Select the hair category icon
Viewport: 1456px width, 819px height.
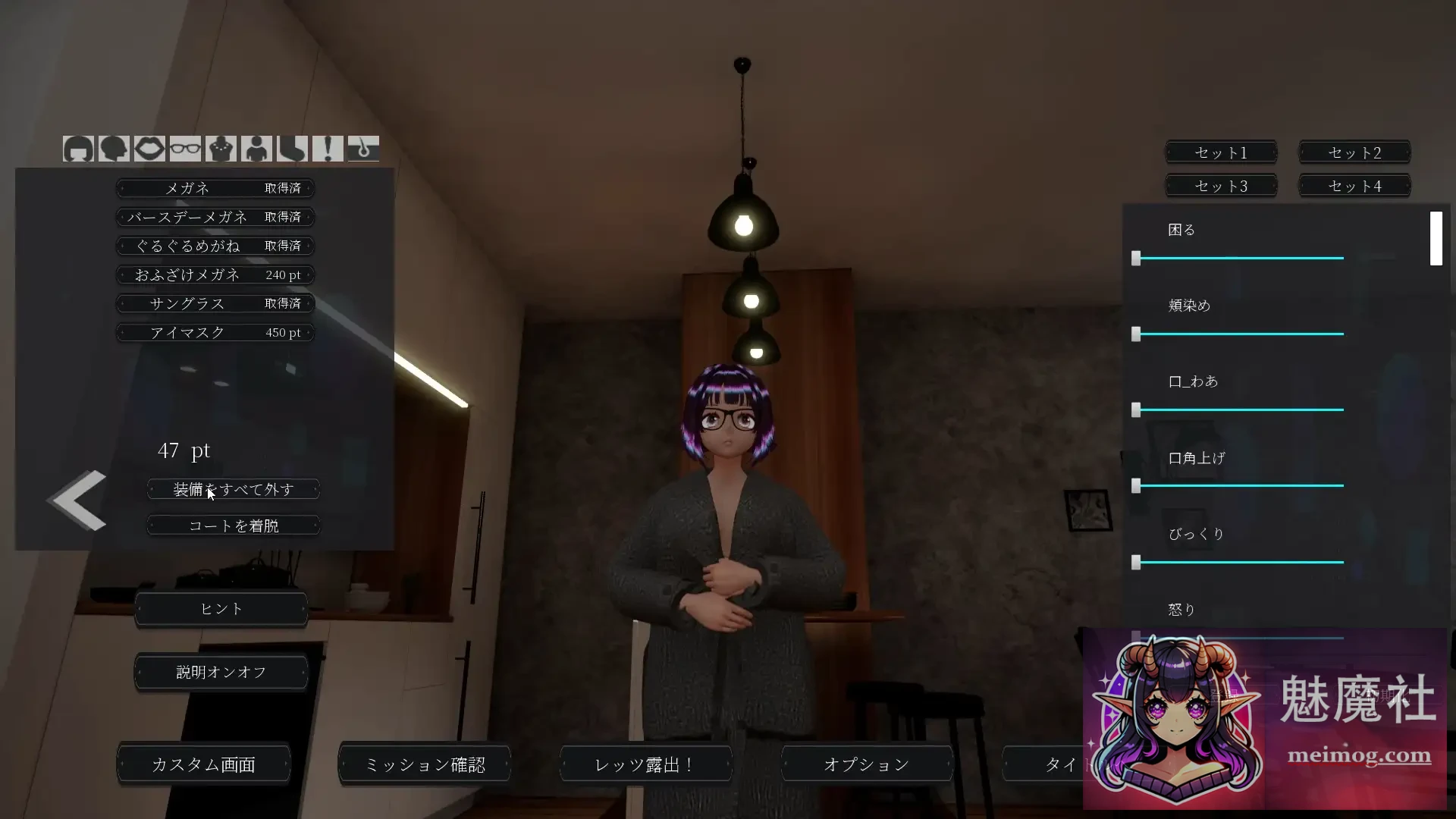(79, 149)
